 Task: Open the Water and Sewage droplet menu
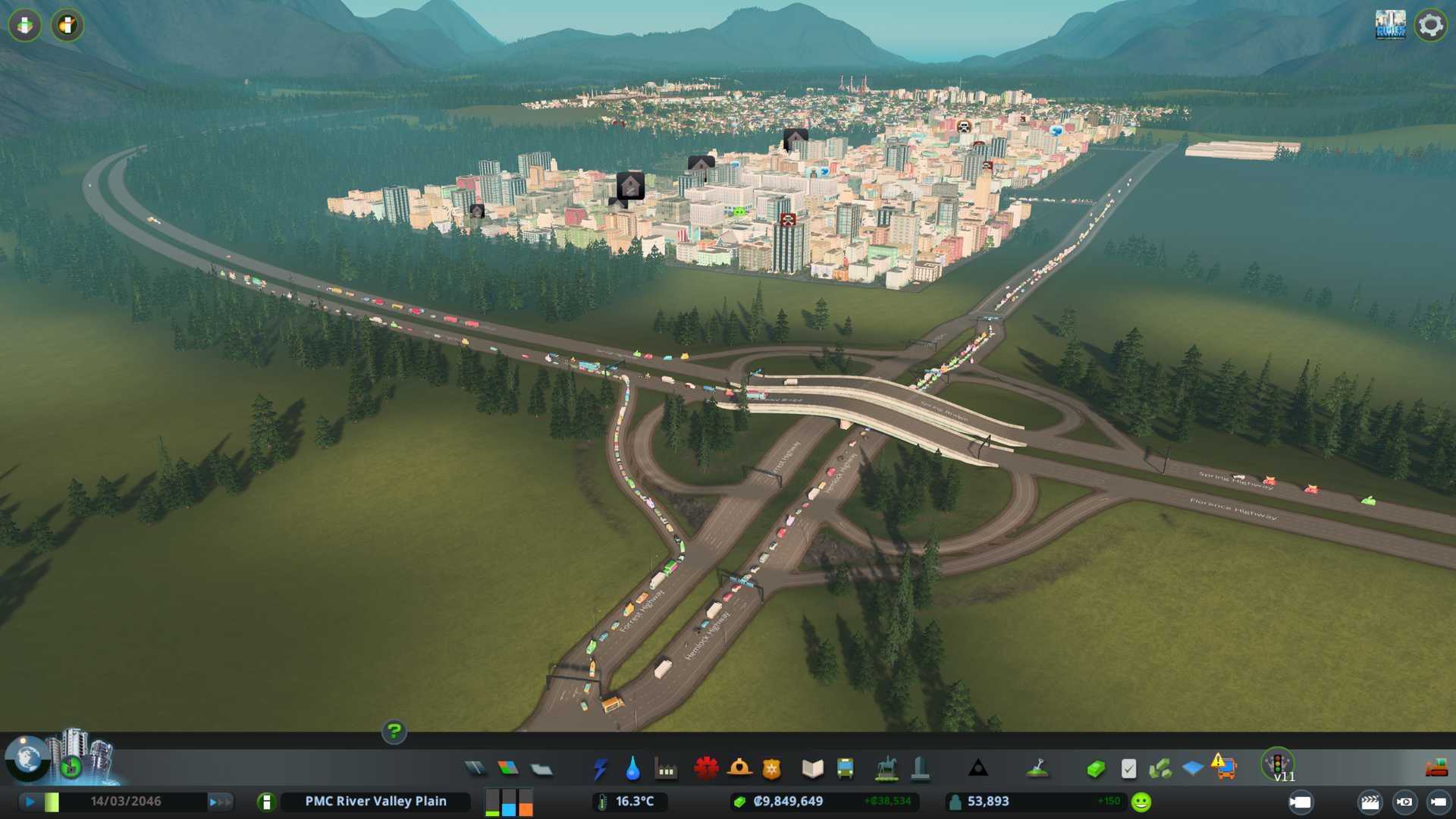632,769
